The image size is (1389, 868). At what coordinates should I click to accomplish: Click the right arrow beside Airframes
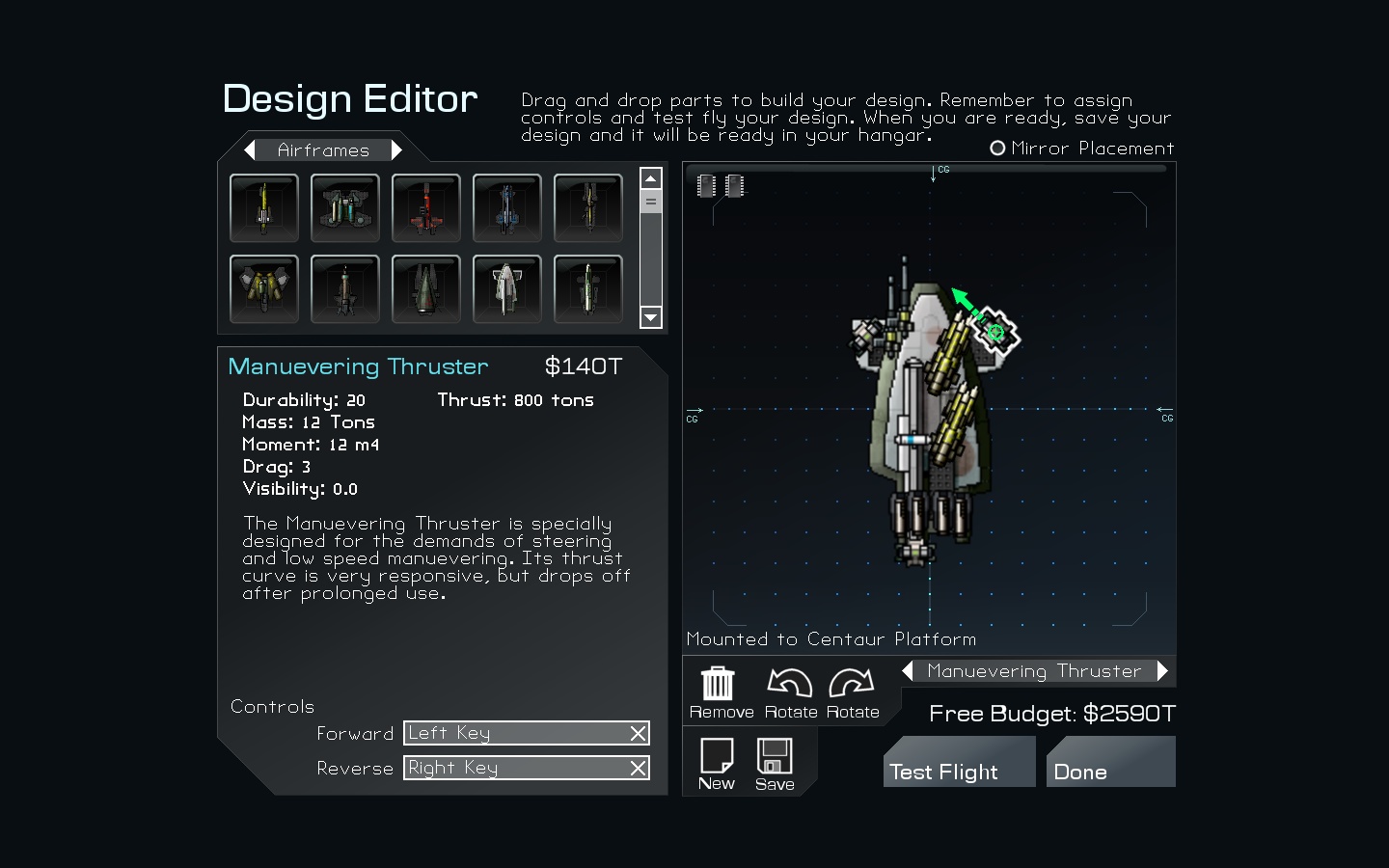[x=398, y=149]
